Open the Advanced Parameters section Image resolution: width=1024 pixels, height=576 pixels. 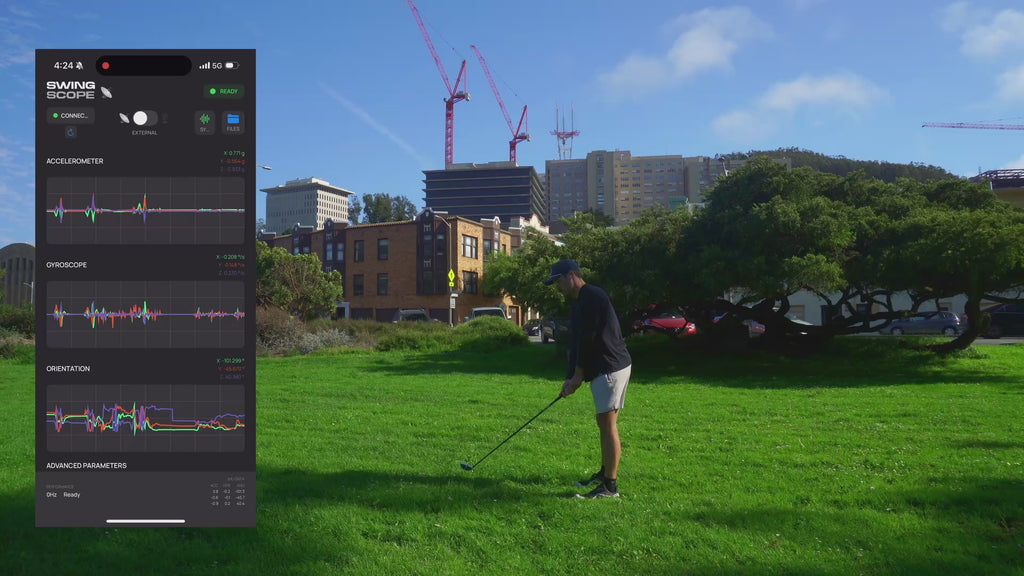pyautogui.click(x=87, y=465)
